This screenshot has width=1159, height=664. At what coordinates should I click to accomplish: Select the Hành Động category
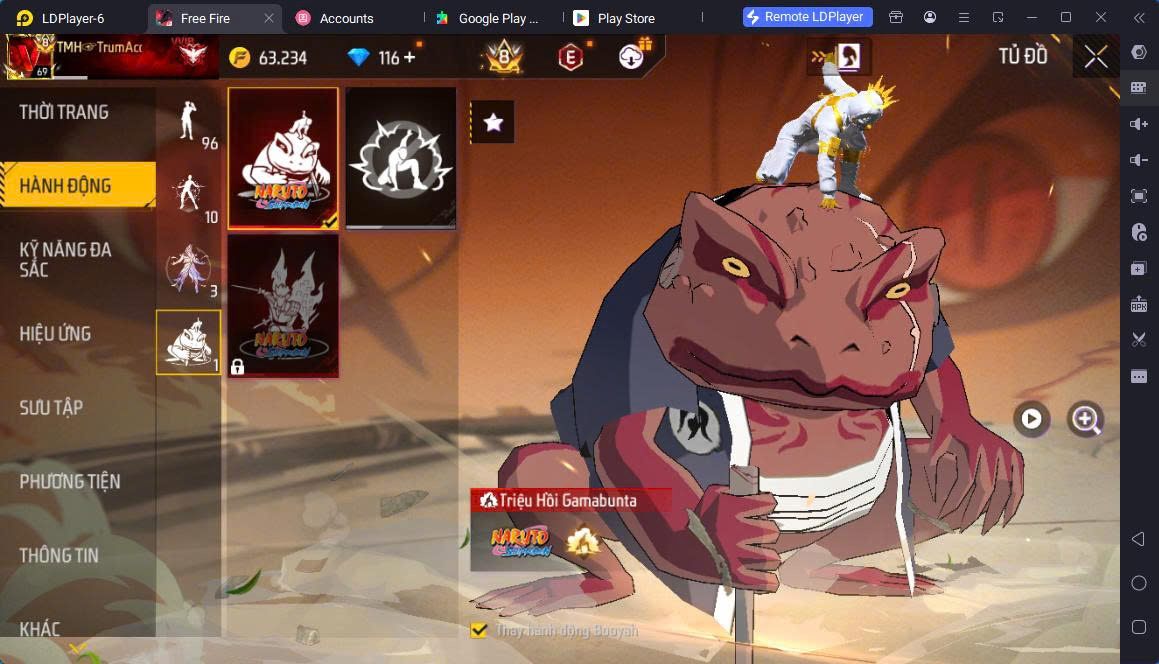pyautogui.click(x=66, y=186)
